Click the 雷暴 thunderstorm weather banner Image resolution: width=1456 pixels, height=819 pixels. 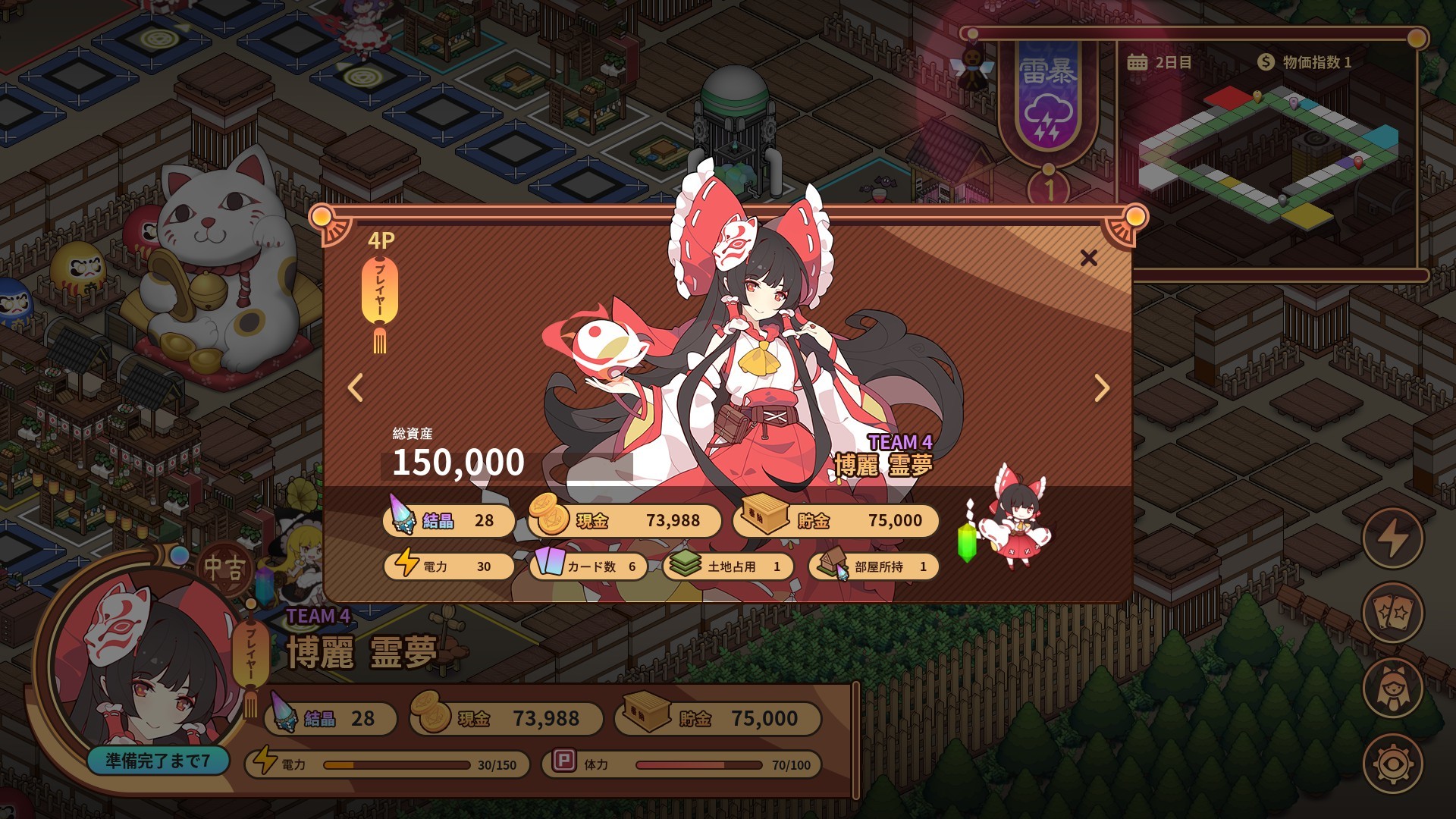click(1047, 97)
